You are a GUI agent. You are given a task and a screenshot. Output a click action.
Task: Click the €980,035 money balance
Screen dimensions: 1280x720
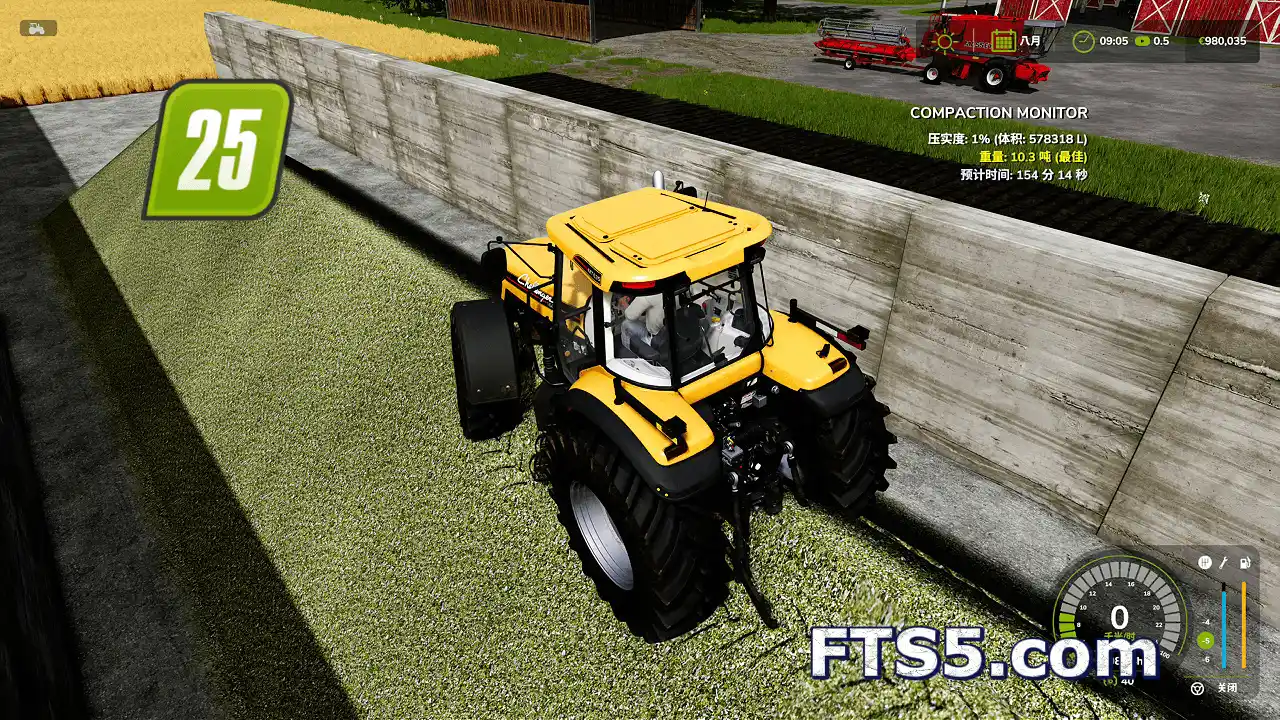pos(1223,41)
